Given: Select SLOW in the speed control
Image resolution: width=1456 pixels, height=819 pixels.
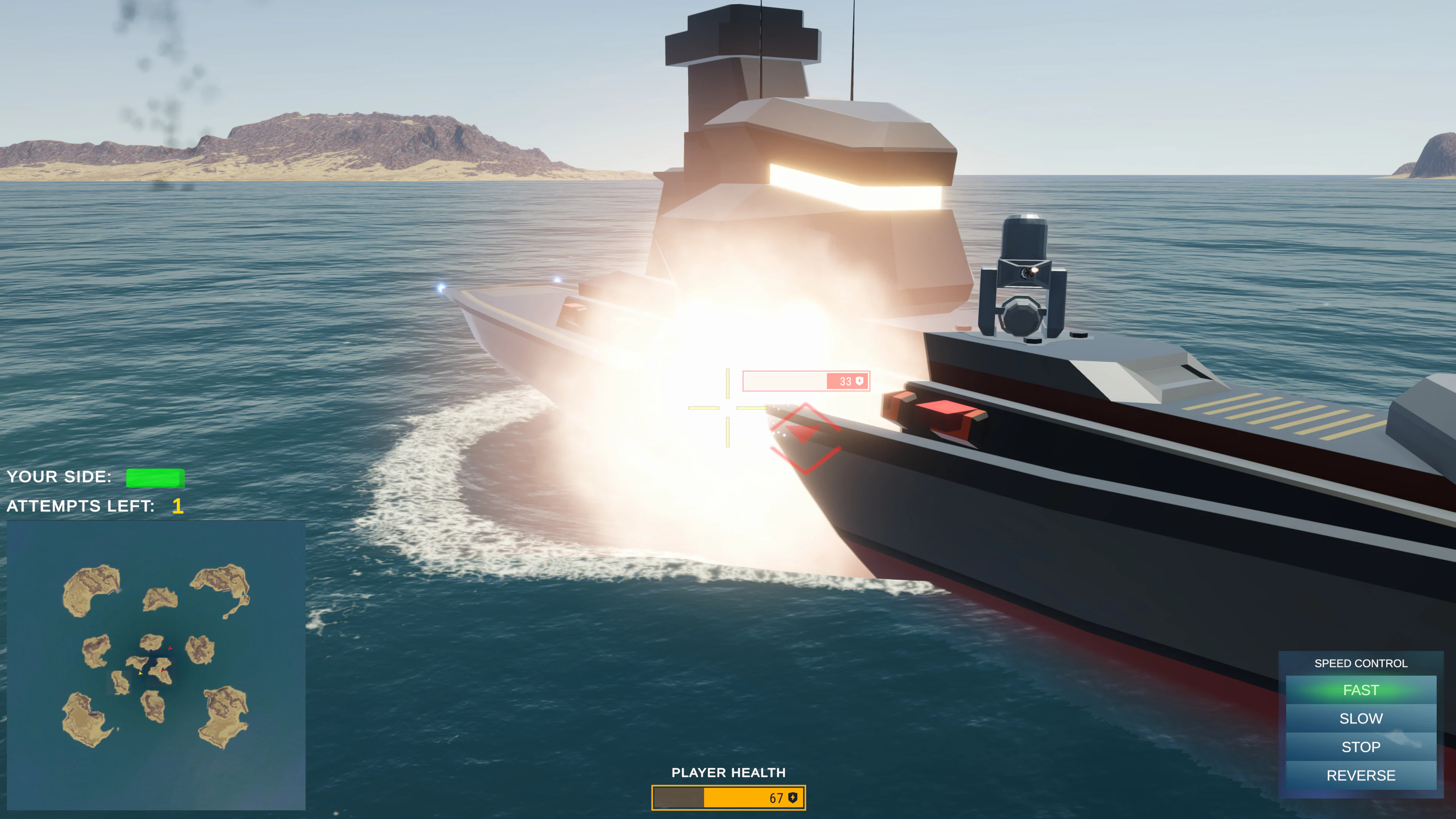Looking at the screenshot, I should pos(1361,719).
